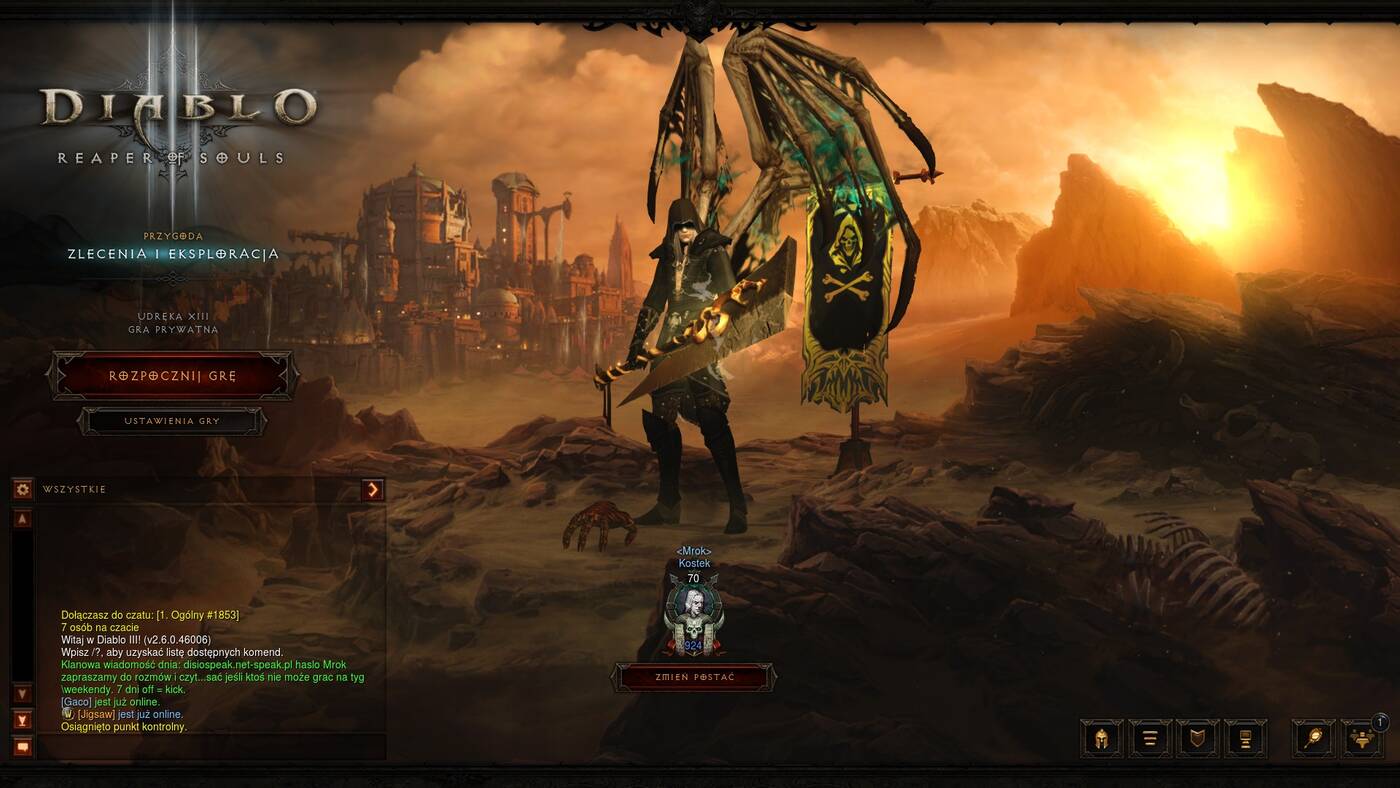Open the golden helmet profile icon
The width and height of the screenshot is (1400, 788).
pos(1102,739)
